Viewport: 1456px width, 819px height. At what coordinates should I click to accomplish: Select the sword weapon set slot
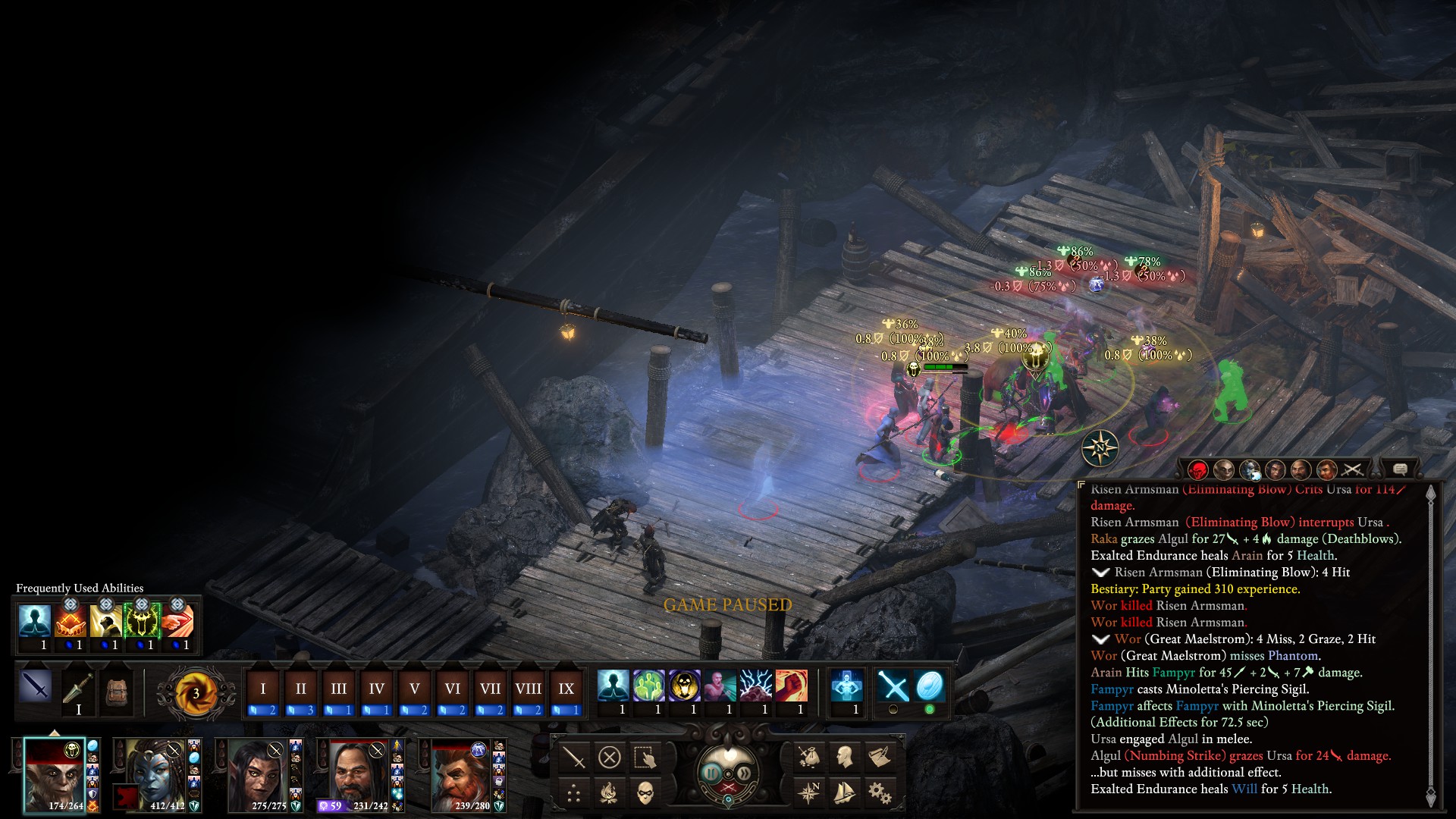click(x=36, y=686)
